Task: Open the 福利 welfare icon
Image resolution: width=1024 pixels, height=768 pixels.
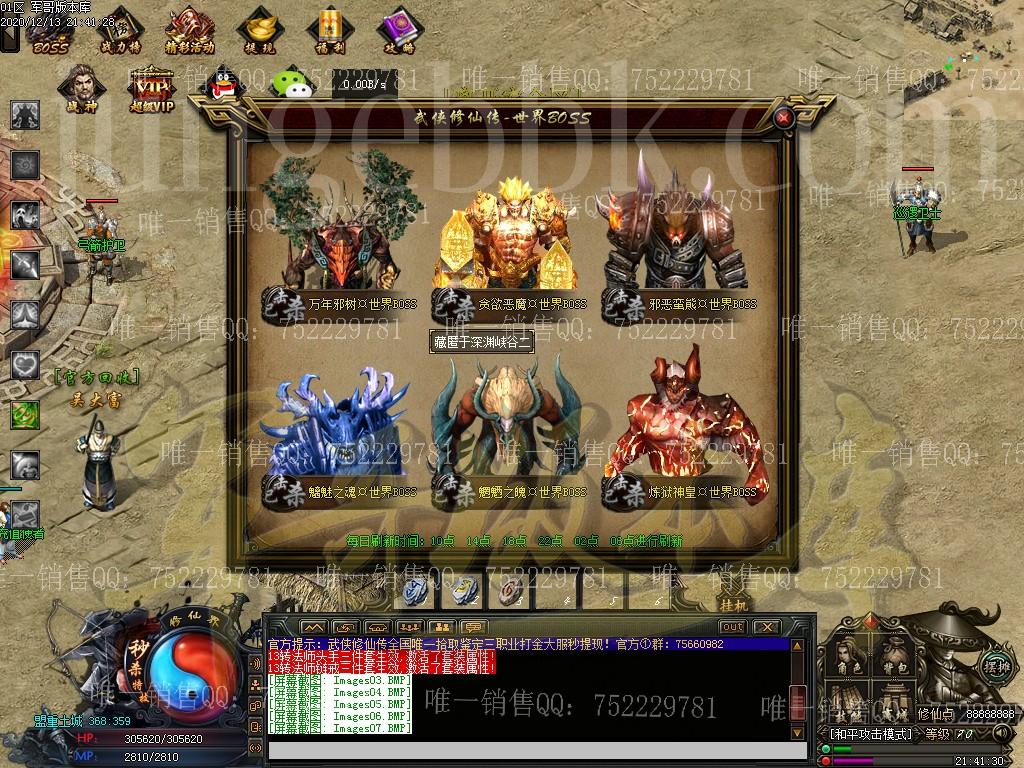Action: [328, 30]
